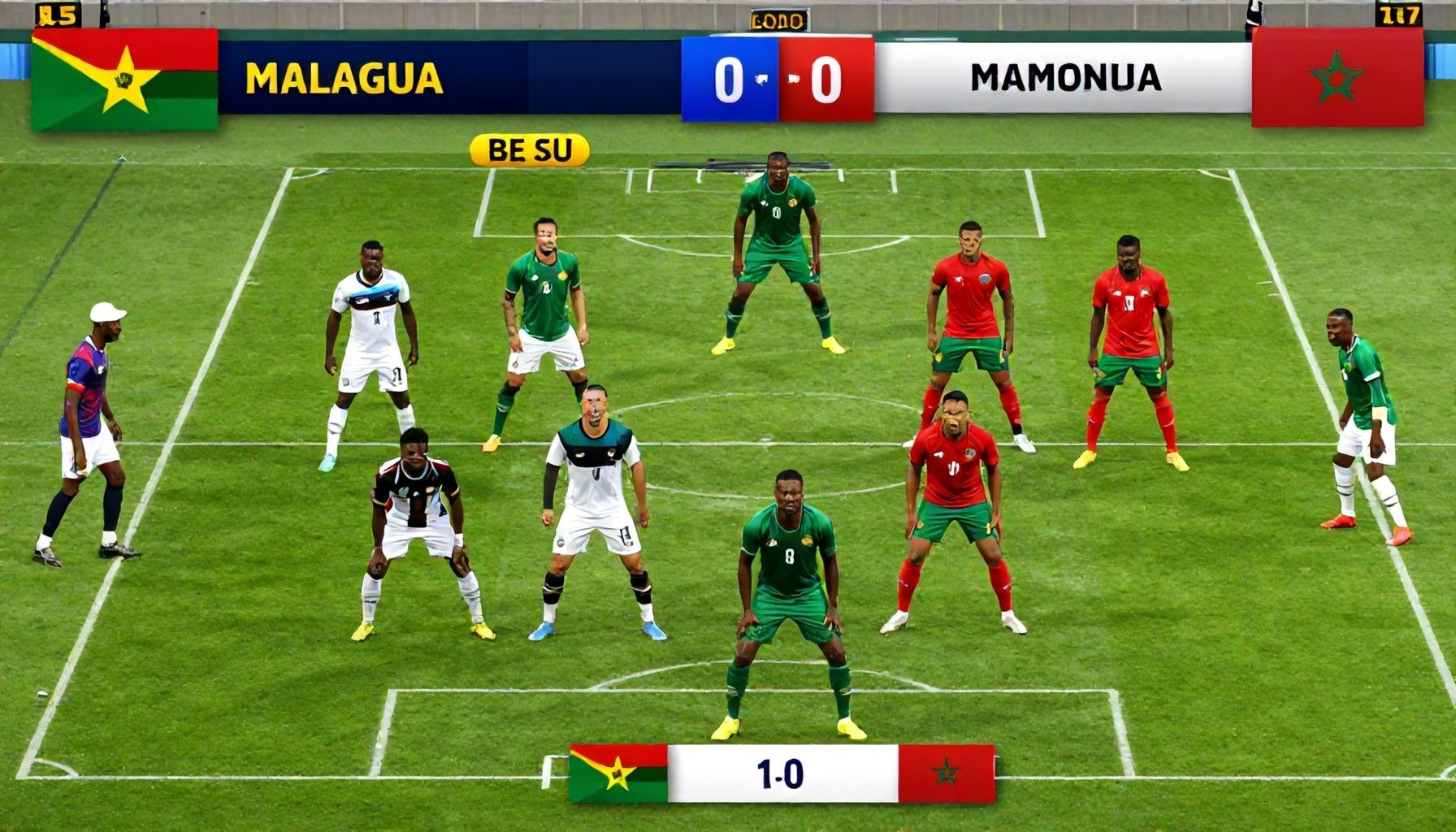Open the large red flag beside MAMONUA
The width and height of the screenshot is (1456, 832).
pos(1337,77)
